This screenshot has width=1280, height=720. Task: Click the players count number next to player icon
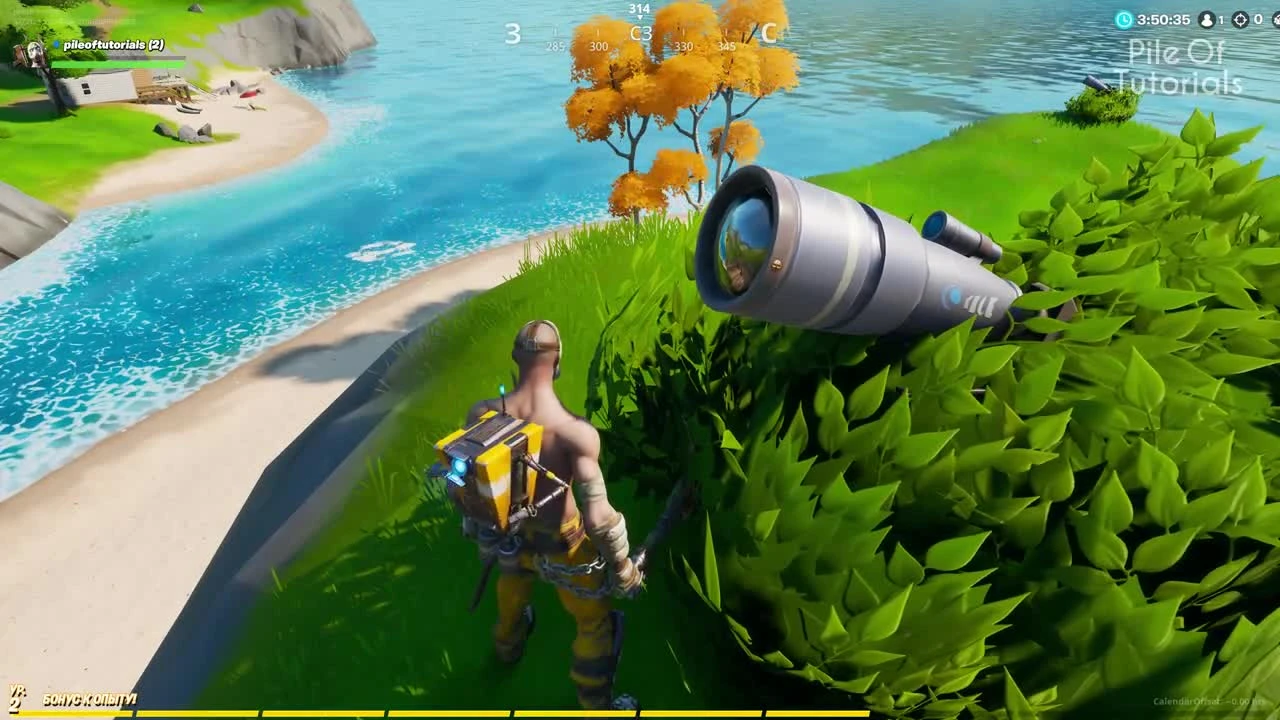(x=1222, y=18)
